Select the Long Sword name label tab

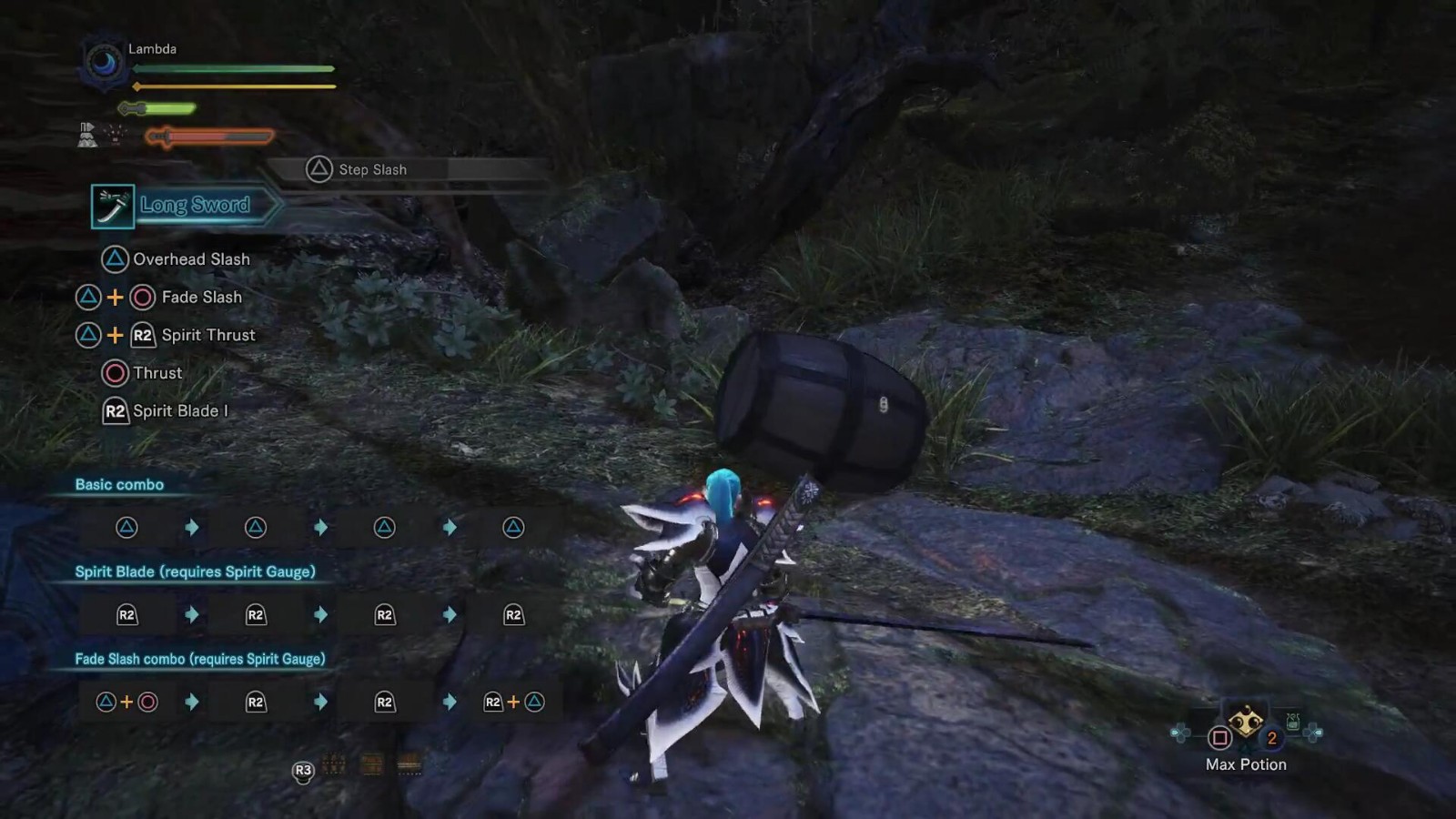click(194, 205)
